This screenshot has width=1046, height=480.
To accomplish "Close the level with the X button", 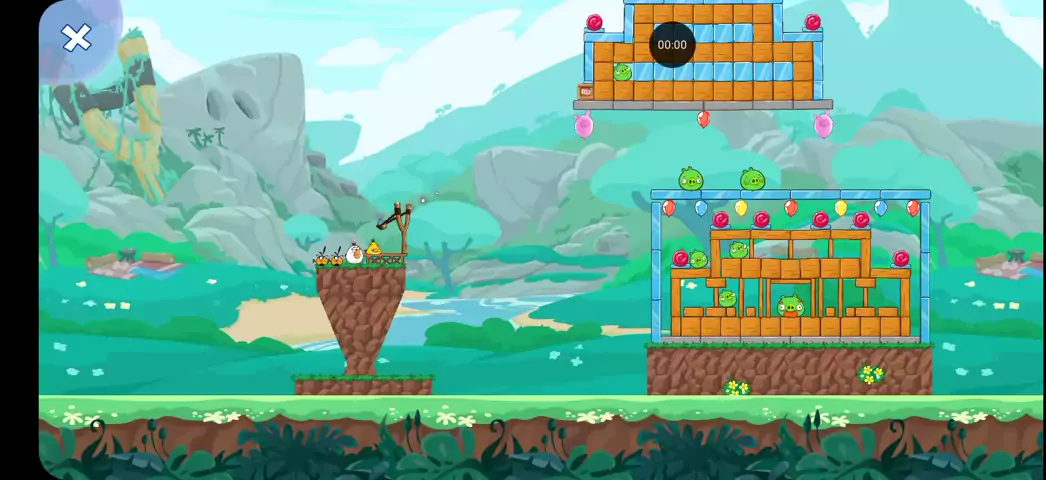I will coord(76,39).
